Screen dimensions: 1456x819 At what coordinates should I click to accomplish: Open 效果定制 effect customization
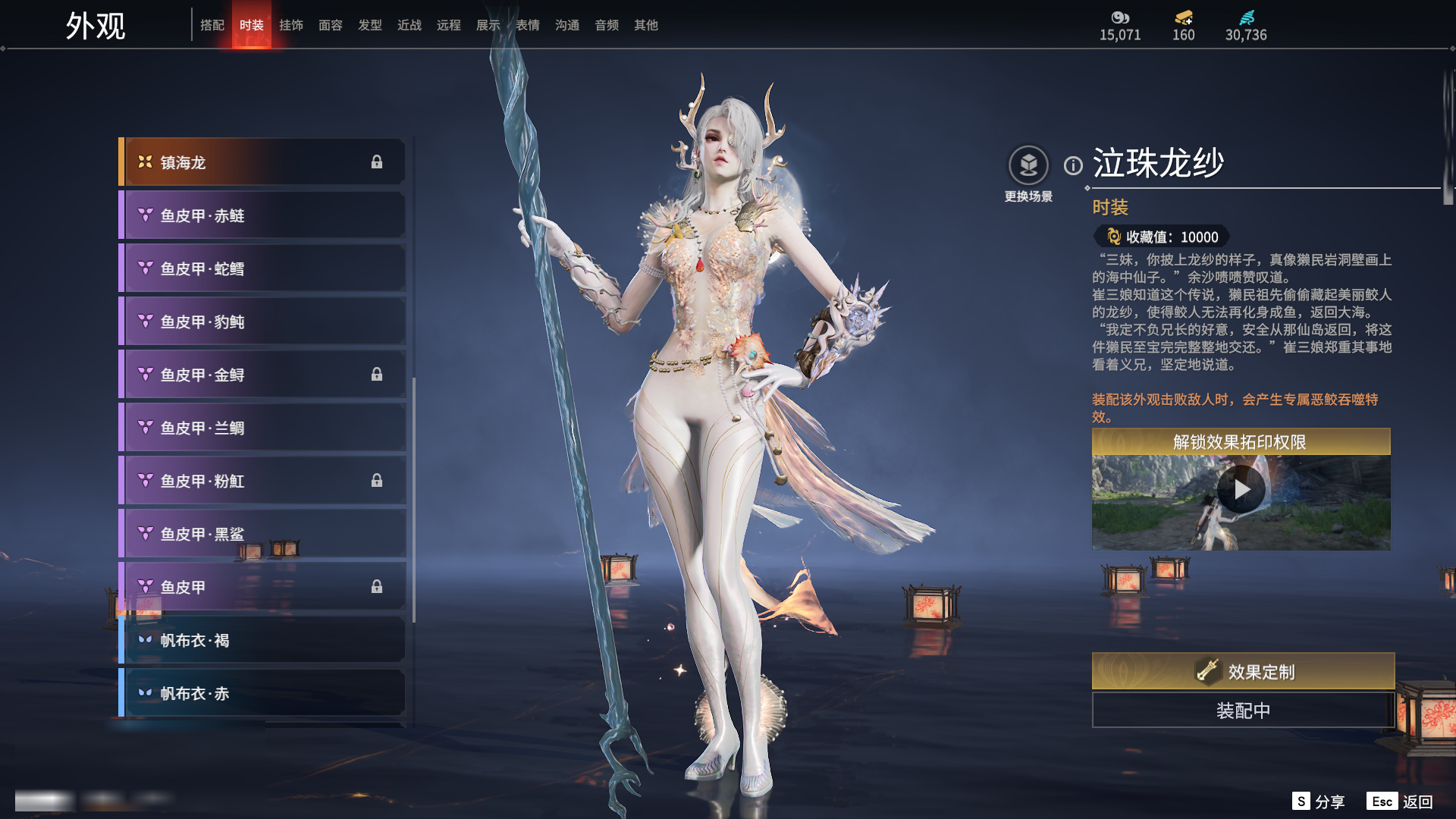pyautogui.click(x=1243, y=671)
